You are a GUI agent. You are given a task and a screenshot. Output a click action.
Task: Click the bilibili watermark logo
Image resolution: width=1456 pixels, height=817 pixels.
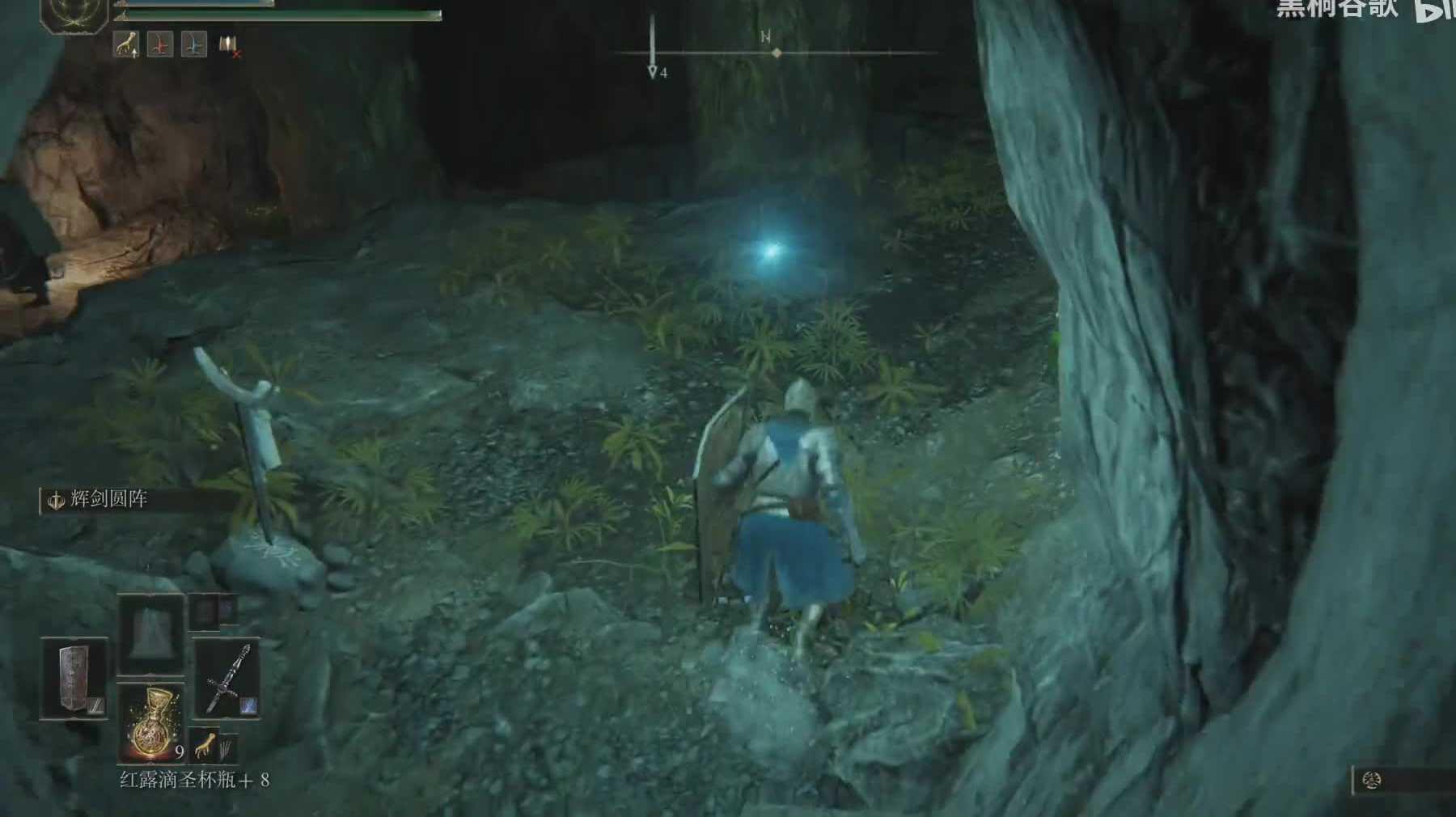pyautogui.click(x=1433, y=10)
